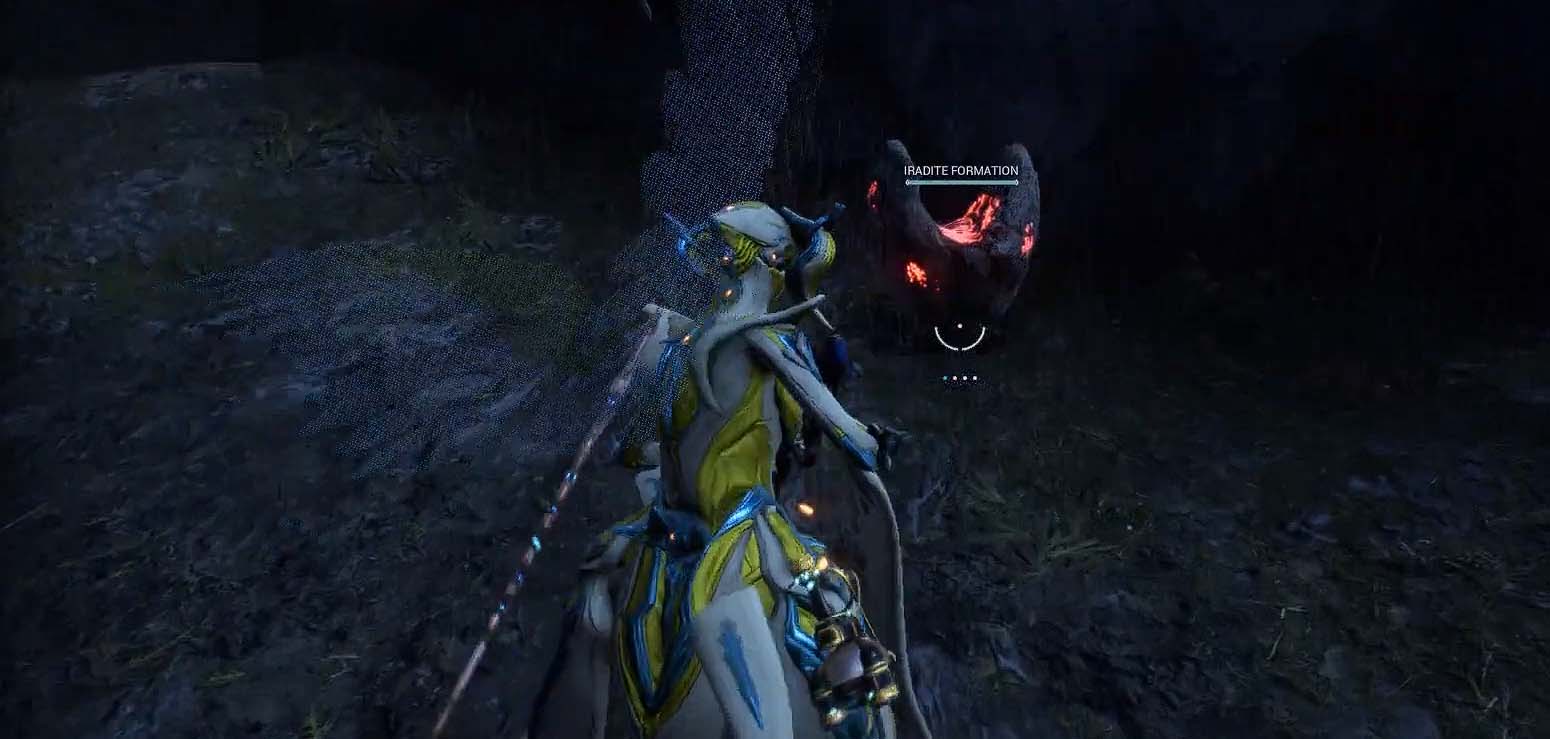Click the curved reticle arc below the dot
Viewport: 1550px width, 739px height.
click(960, 347)
